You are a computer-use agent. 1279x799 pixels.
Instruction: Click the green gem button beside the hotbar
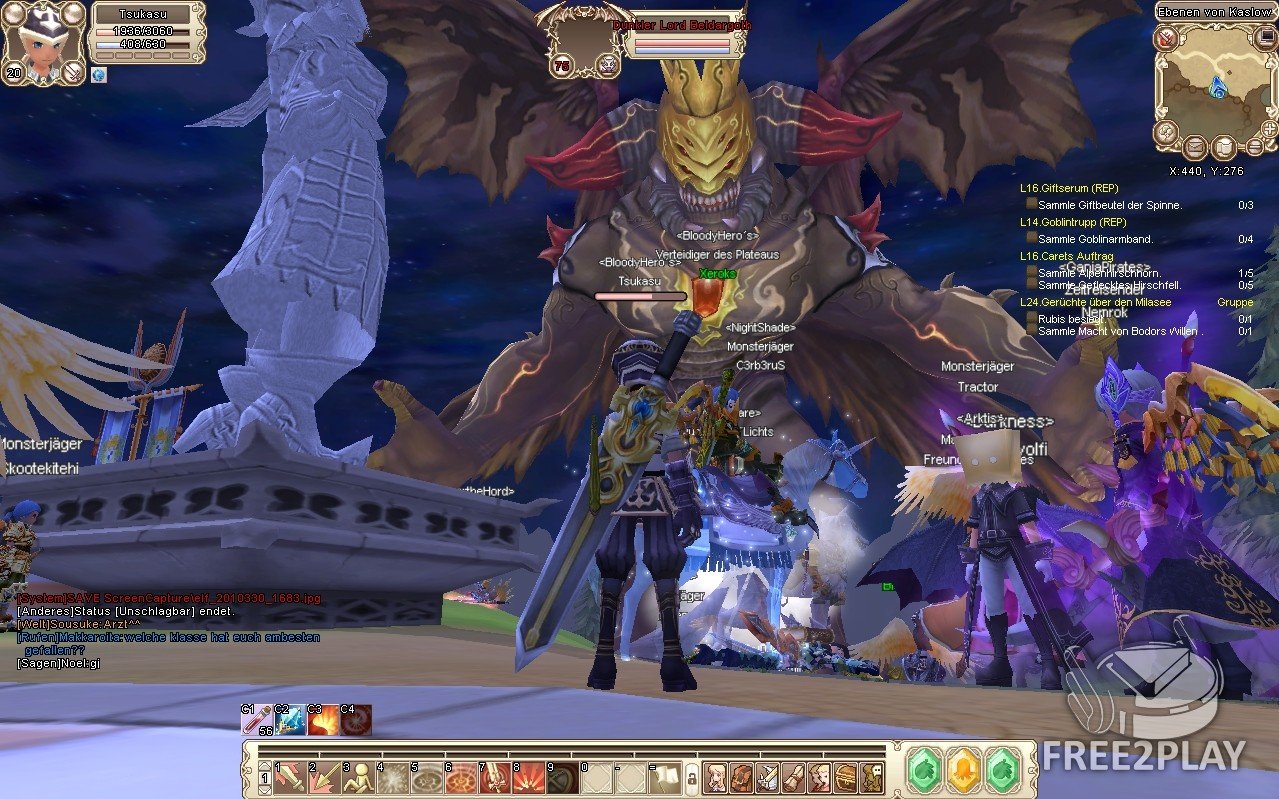pyautogui.click(x=924, y=770)
